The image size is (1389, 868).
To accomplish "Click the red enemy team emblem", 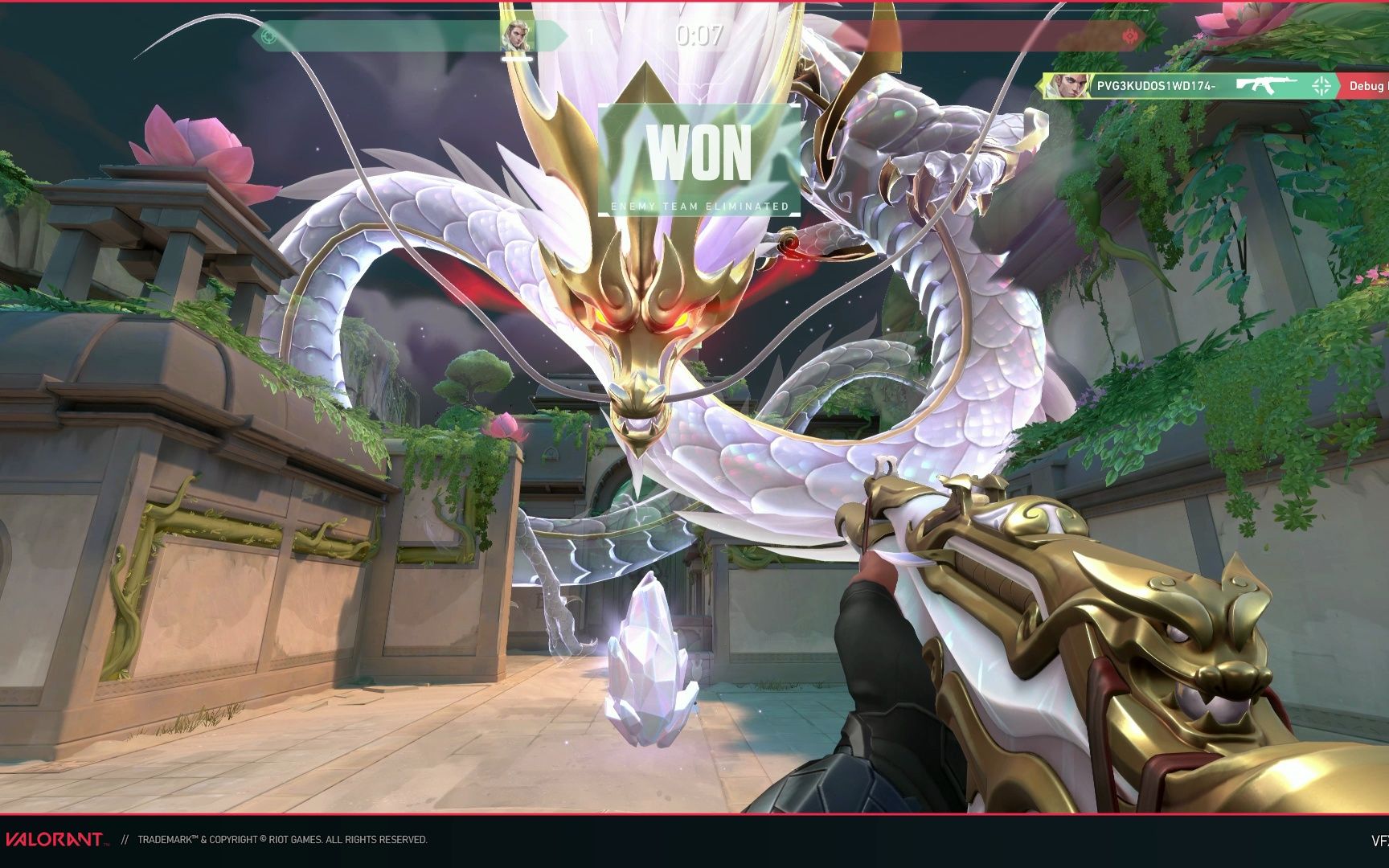I will click(x=1132, y=36).
